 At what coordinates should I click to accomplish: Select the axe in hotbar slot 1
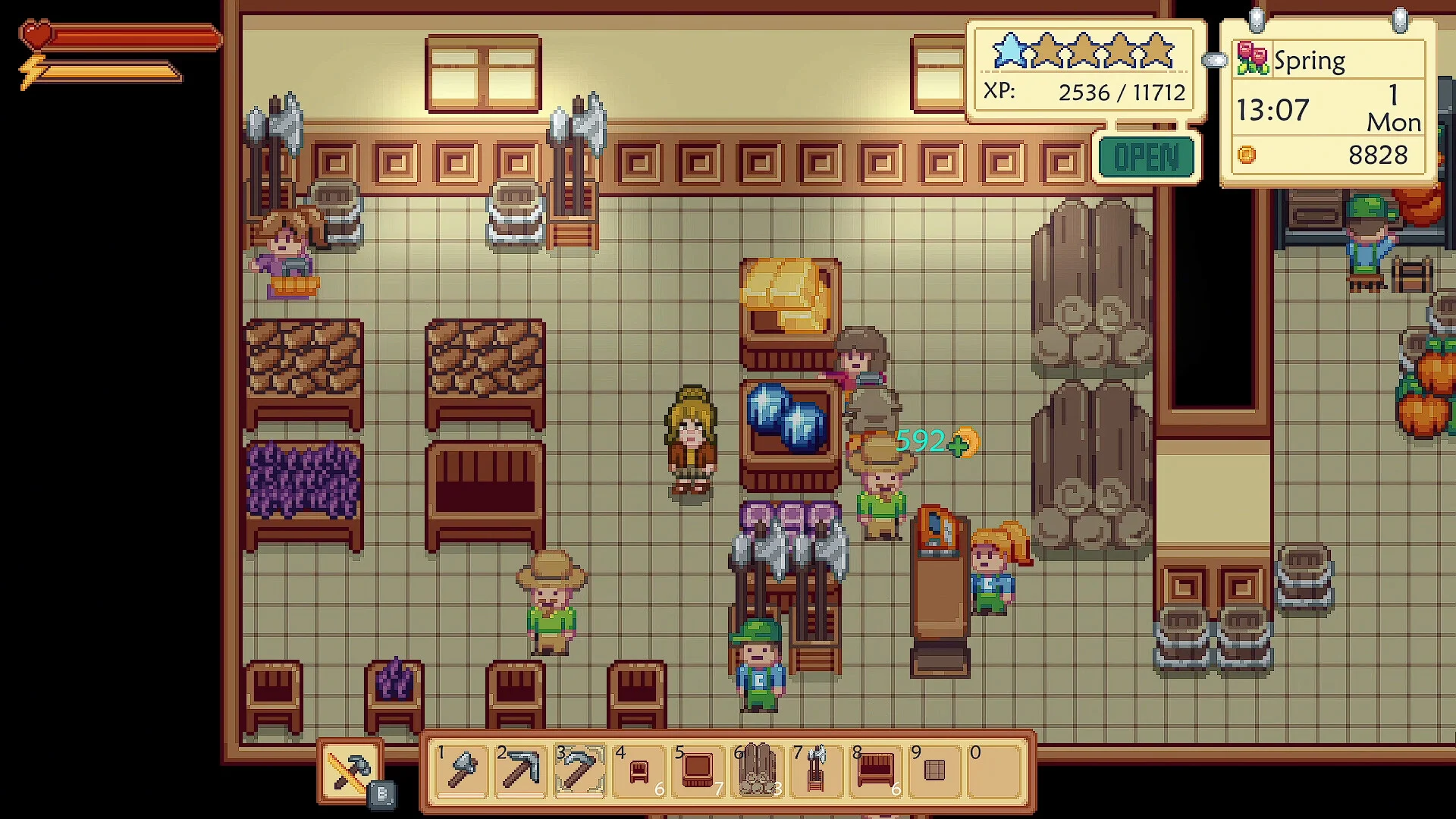[462, 770]
